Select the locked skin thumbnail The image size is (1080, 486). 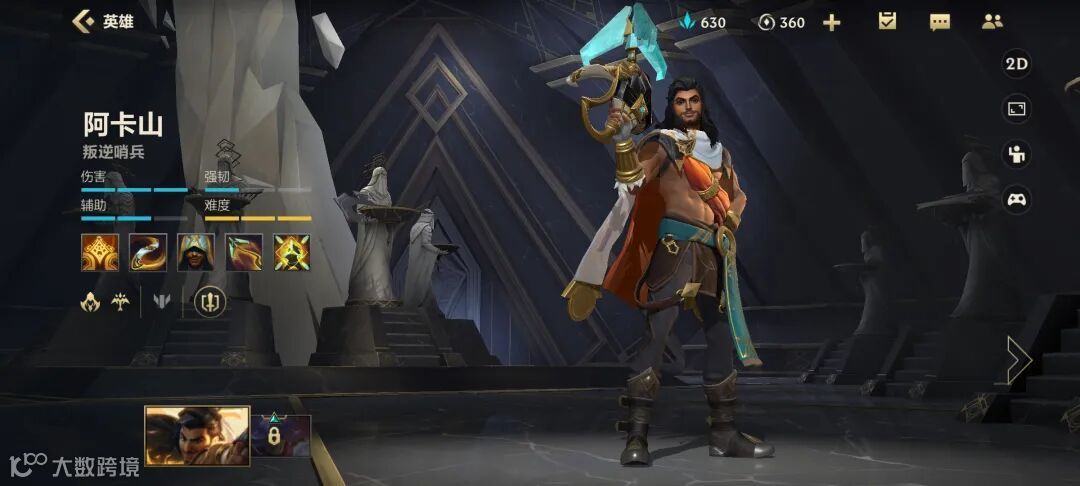[280, 436]
